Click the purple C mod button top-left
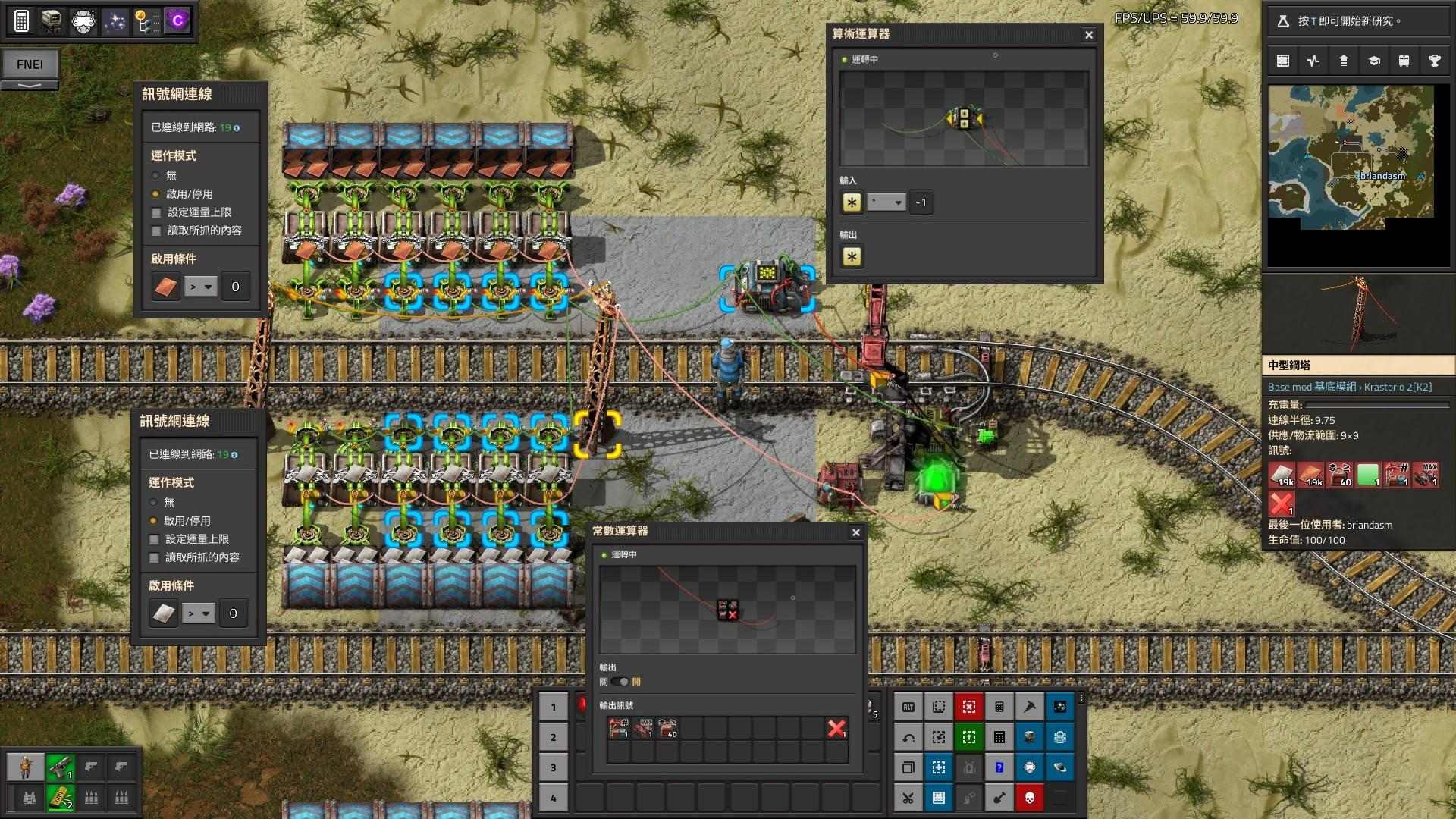 (177, 21)
